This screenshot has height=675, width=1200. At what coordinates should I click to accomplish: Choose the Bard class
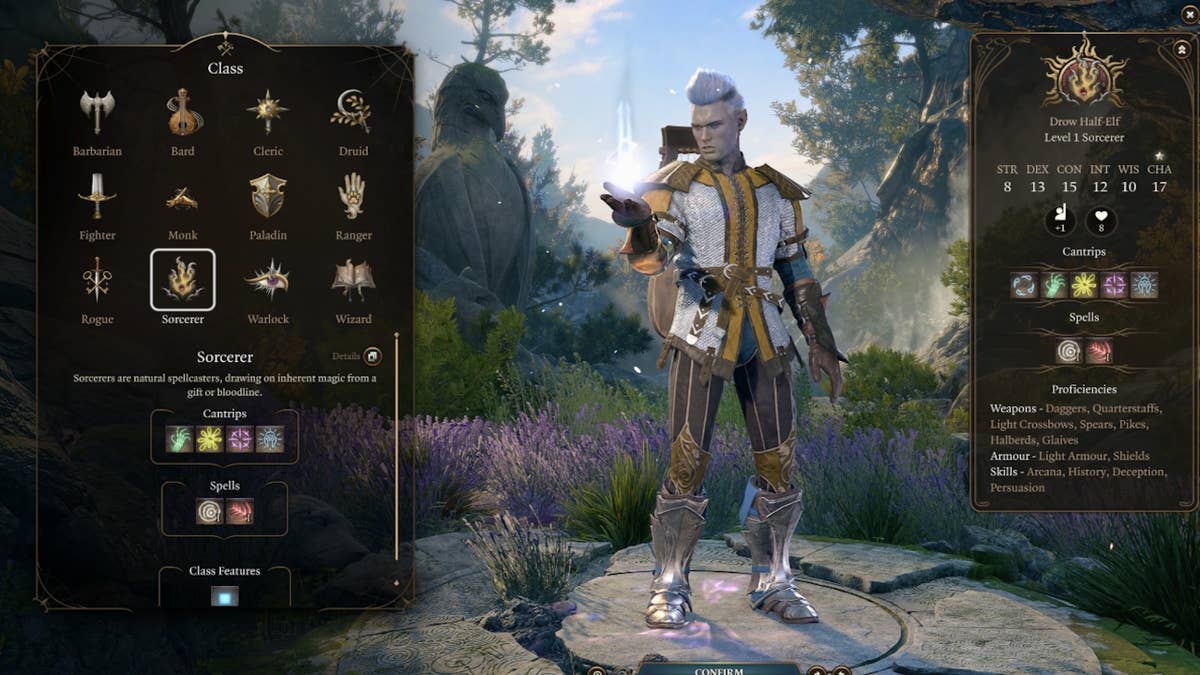tap(182, 113)
